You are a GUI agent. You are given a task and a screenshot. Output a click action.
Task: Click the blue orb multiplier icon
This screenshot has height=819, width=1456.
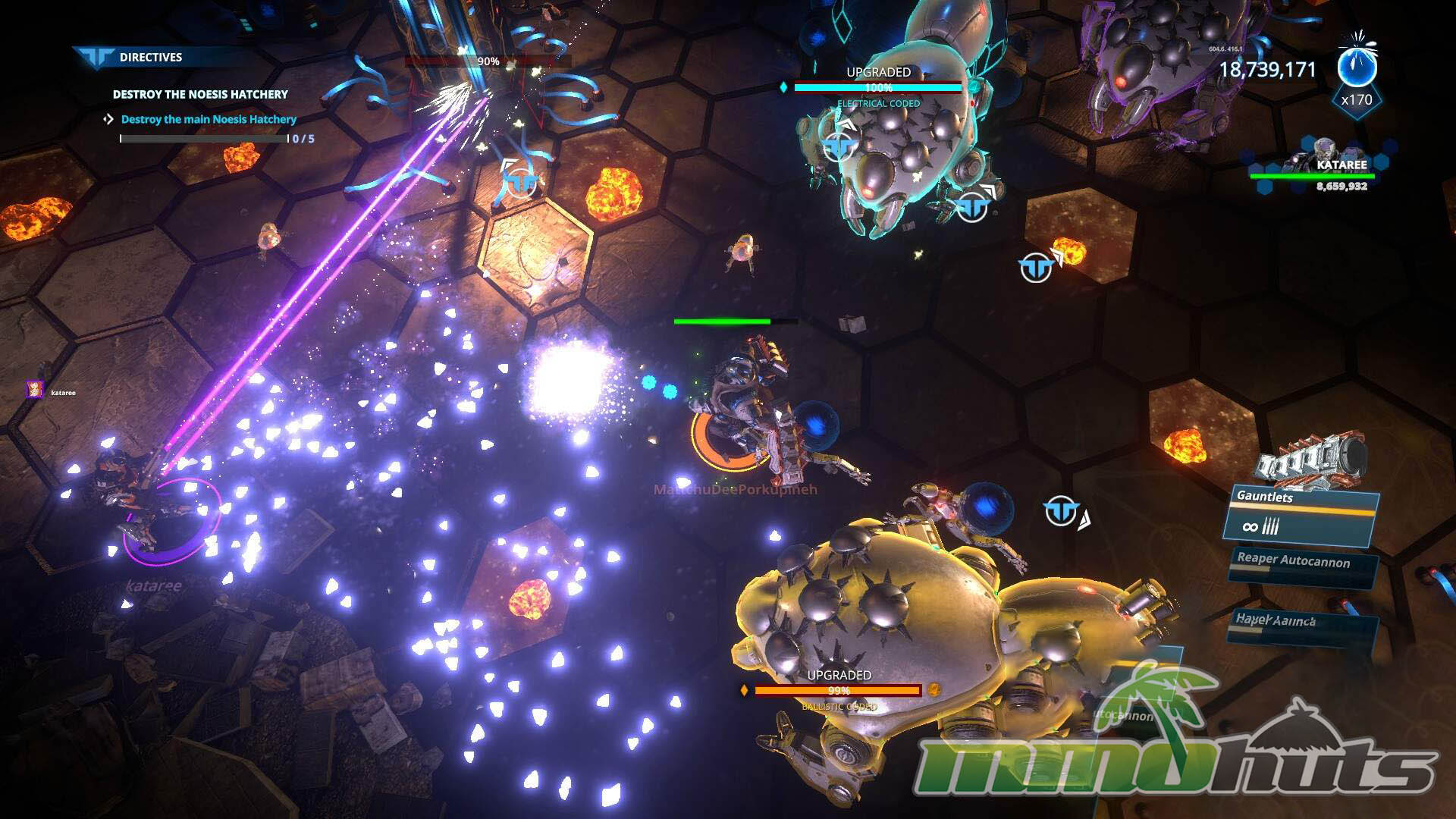click(1357, 67)
